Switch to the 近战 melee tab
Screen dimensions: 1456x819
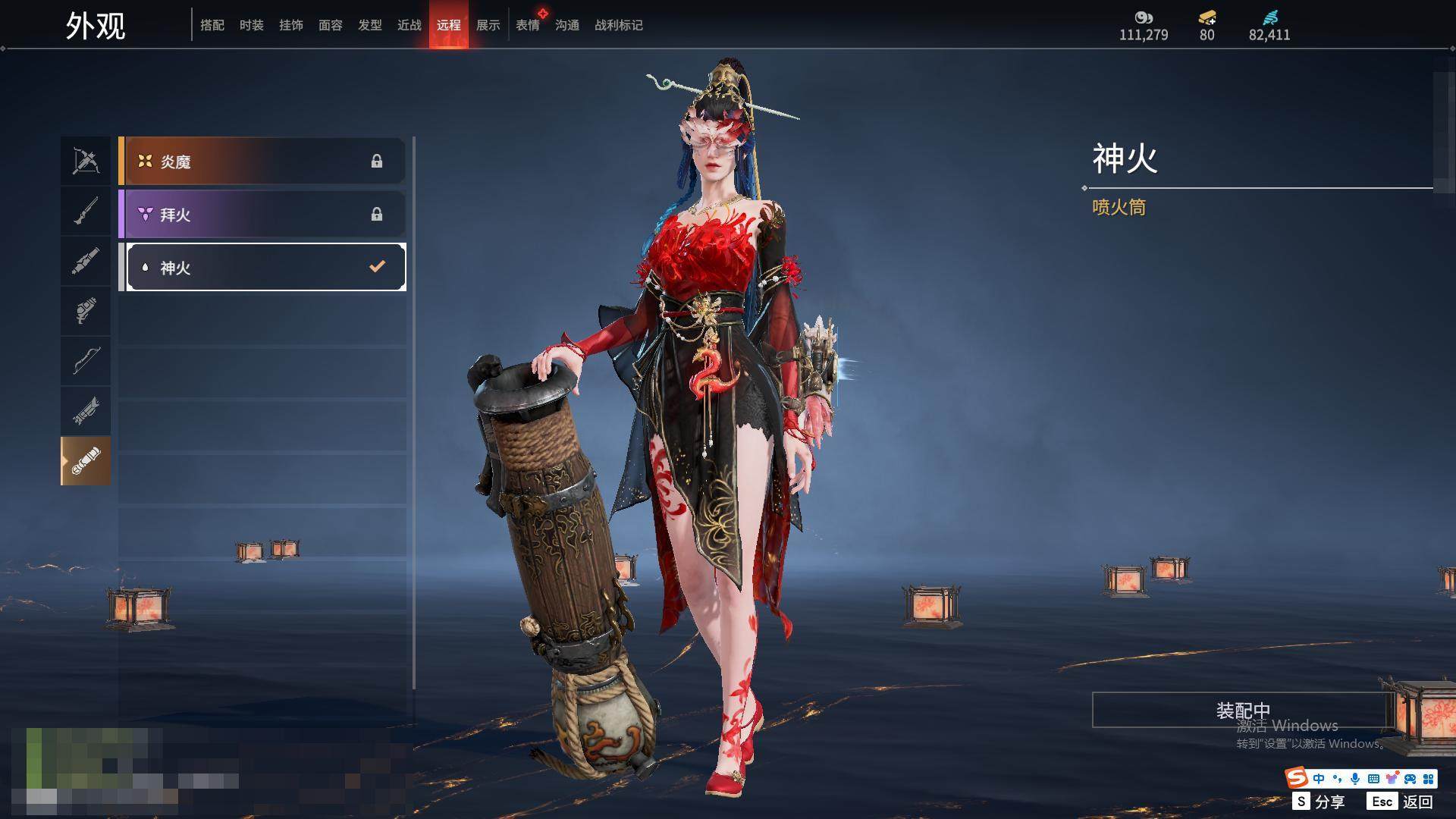(x=409, y=25)
